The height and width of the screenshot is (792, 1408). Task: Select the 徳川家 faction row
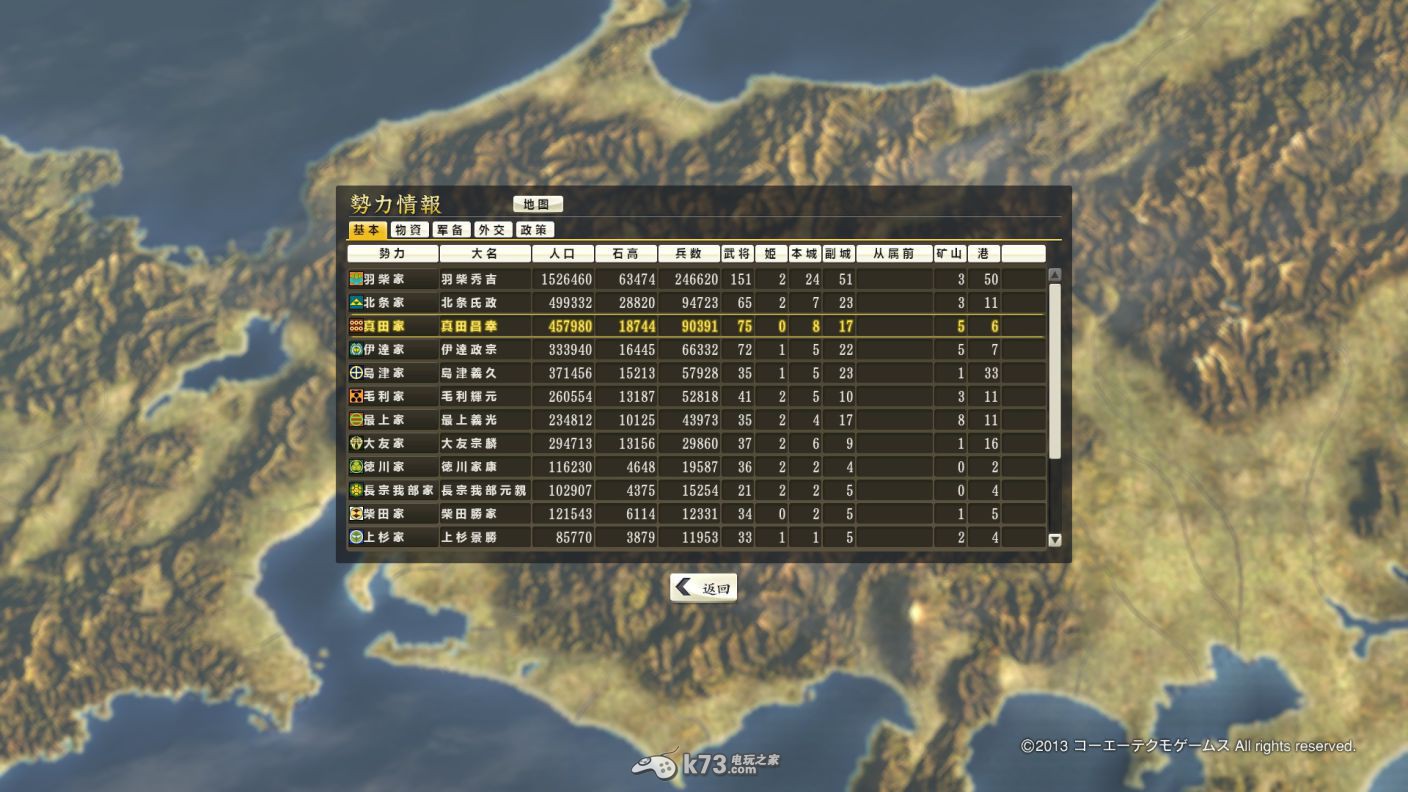coord(392,467)
